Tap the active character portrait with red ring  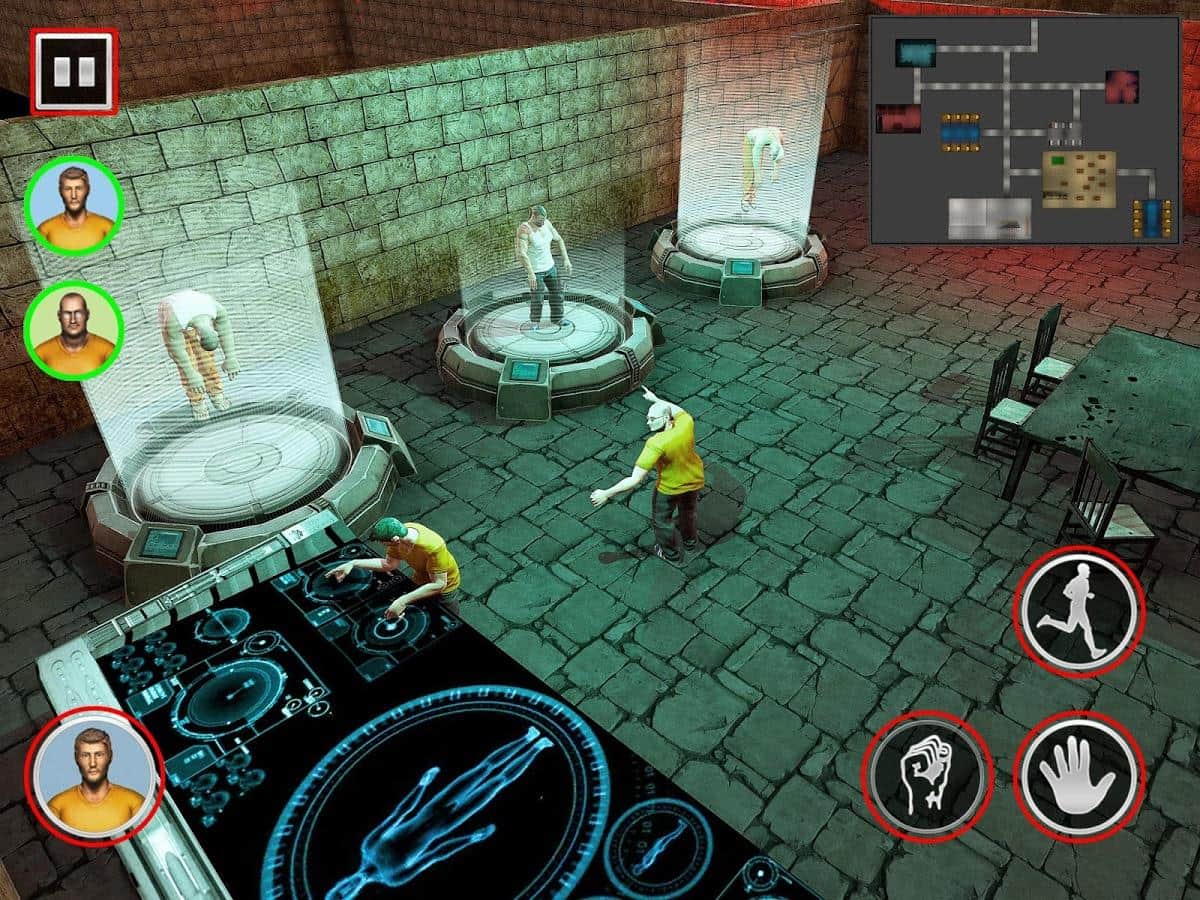[95, 776]
